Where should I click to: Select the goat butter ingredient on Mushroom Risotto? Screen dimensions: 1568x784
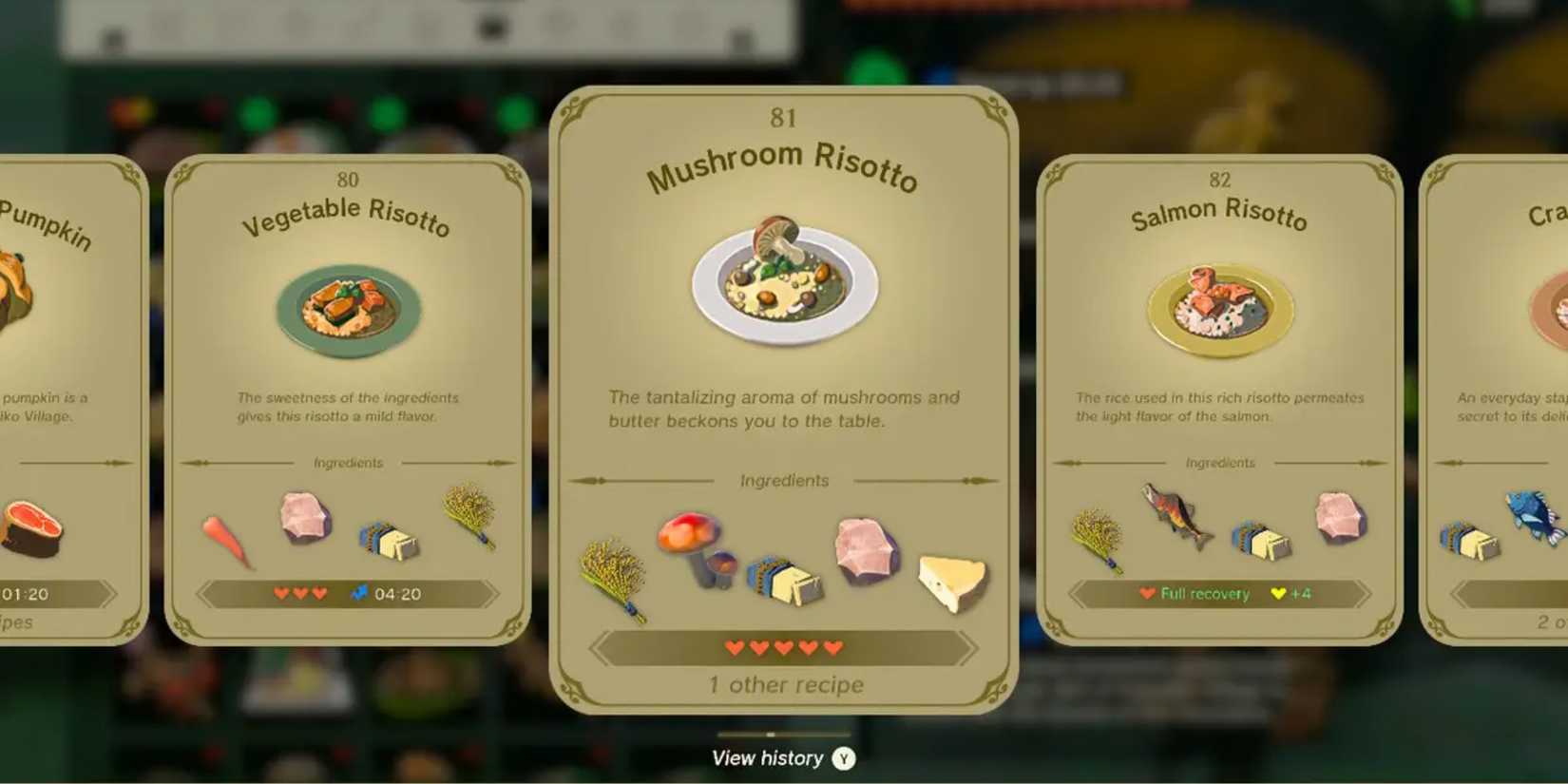point(789,582)
